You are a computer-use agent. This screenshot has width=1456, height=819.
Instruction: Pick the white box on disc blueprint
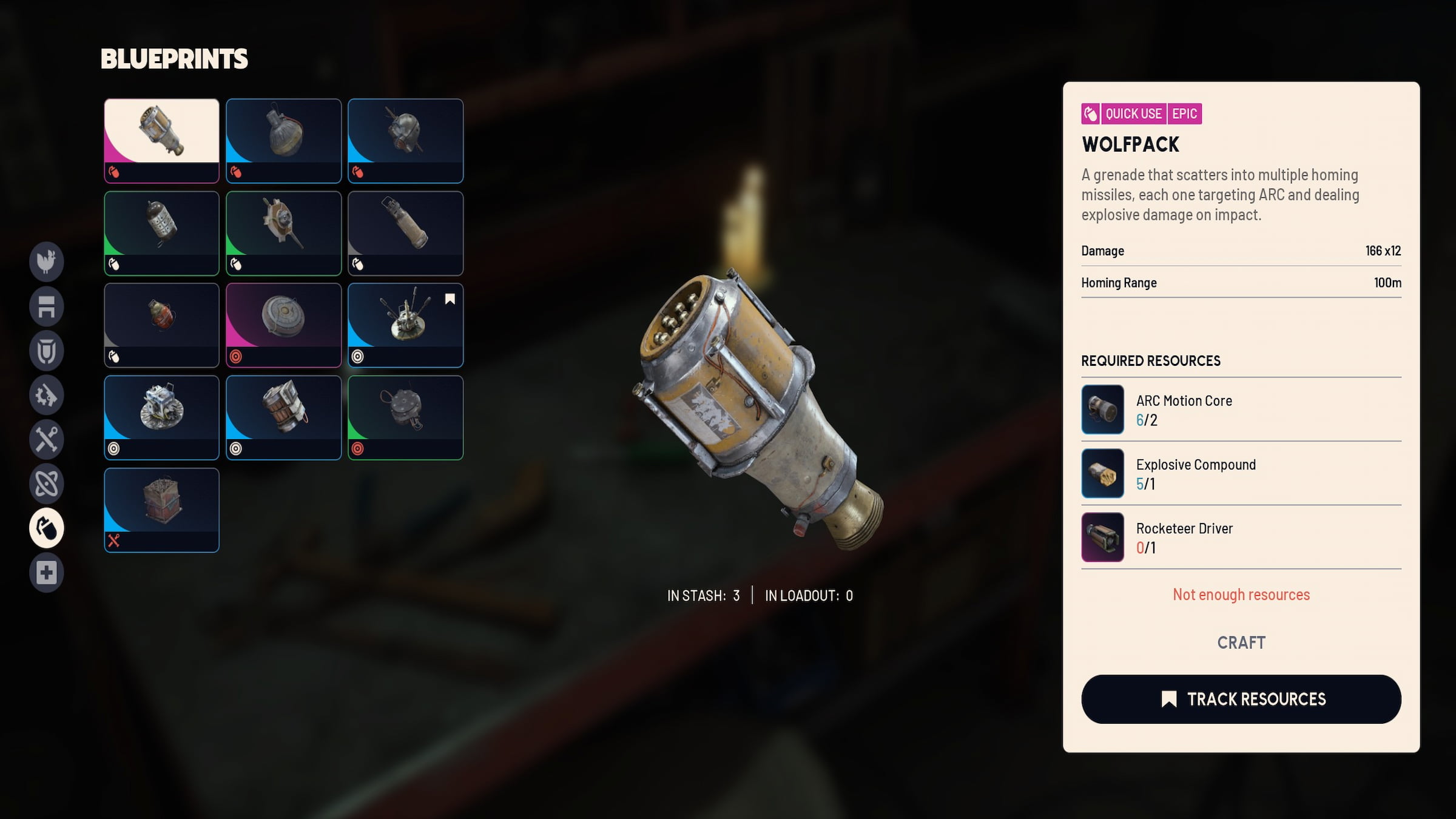click(161, 417)
